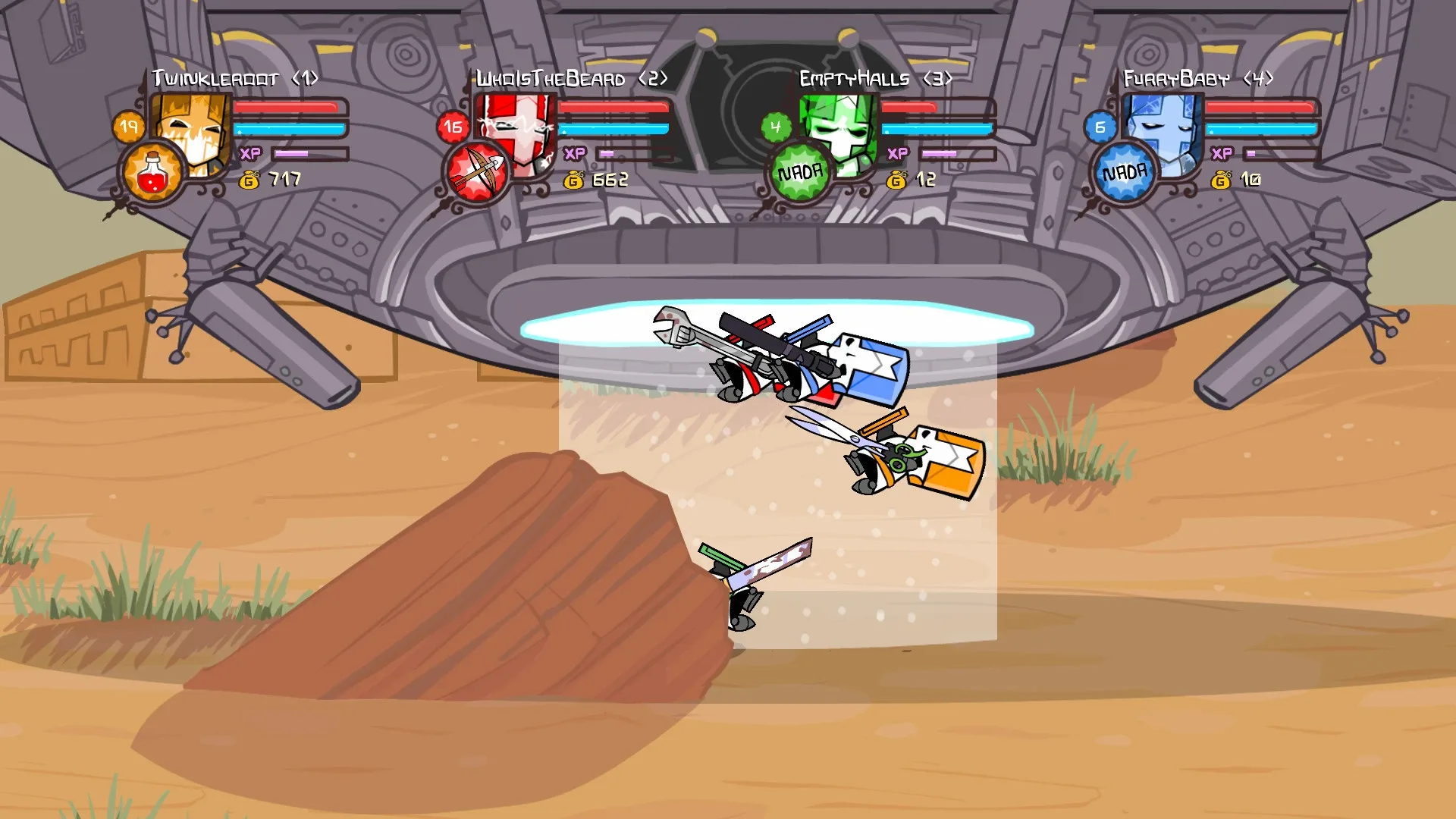The height and width of the screenshot is (819, 1456).
Task: Click WhoIsTheBeard's level 16 badge
Action: [x=453, y=127]
